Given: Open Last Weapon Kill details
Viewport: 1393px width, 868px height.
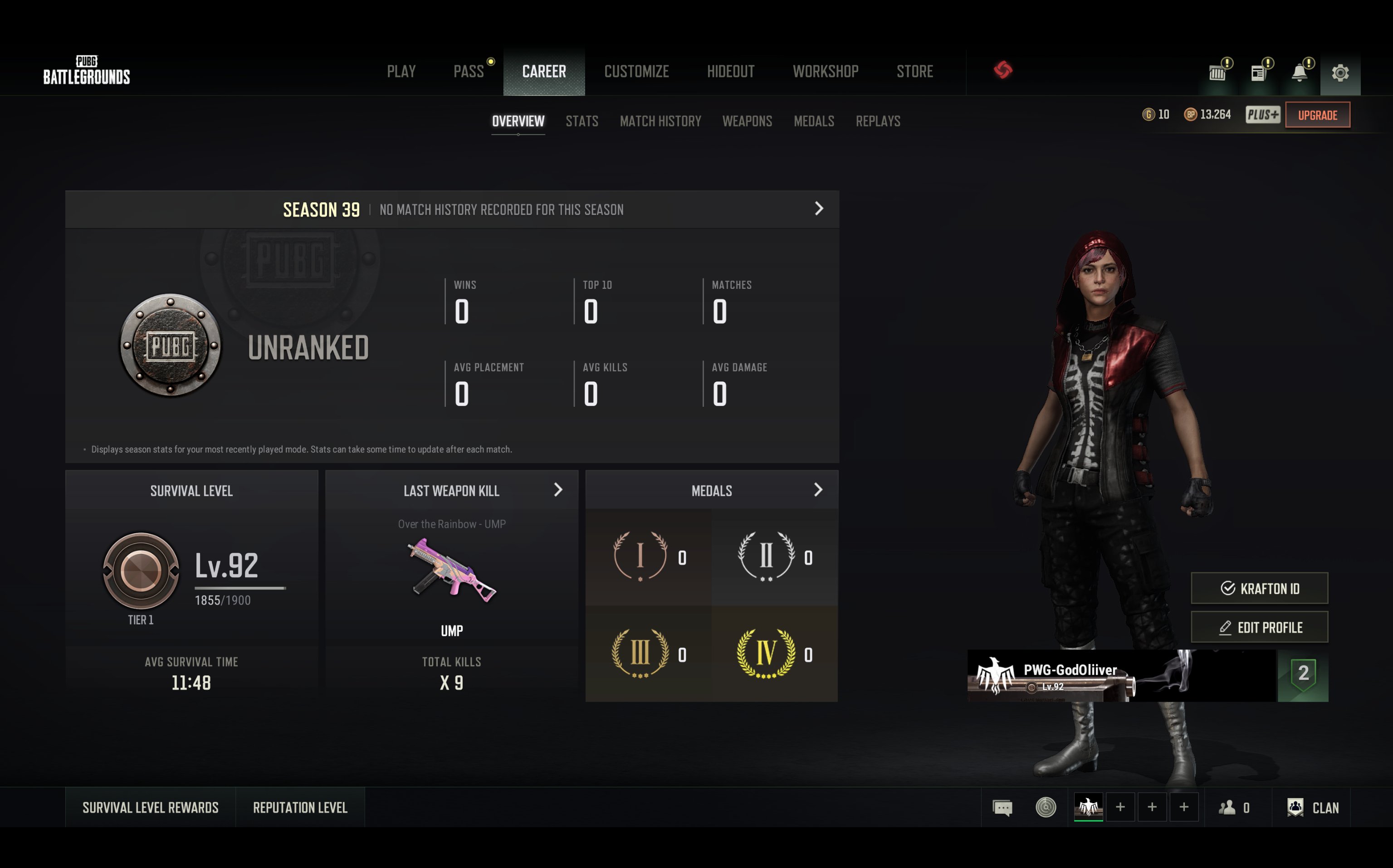Looking at the screenshot, I should [x=557, y=490].
